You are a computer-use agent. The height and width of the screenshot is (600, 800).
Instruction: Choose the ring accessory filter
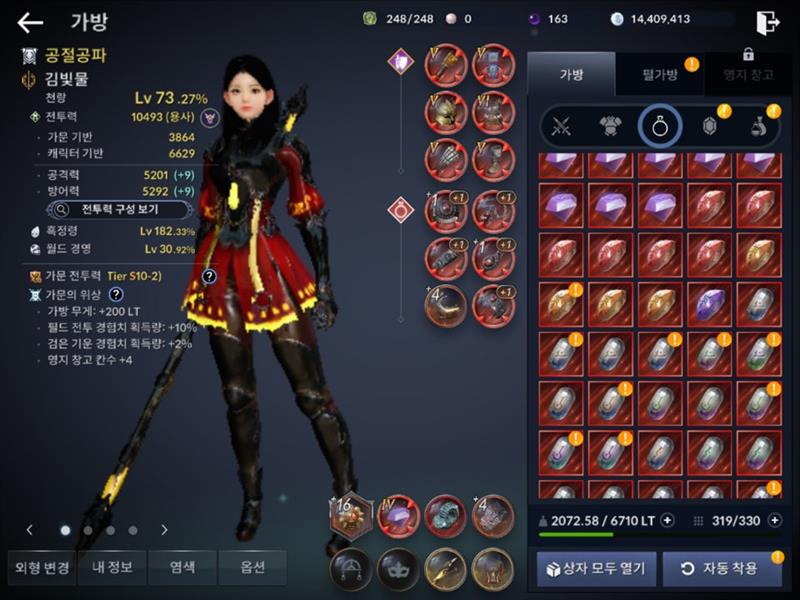[660, 126]
